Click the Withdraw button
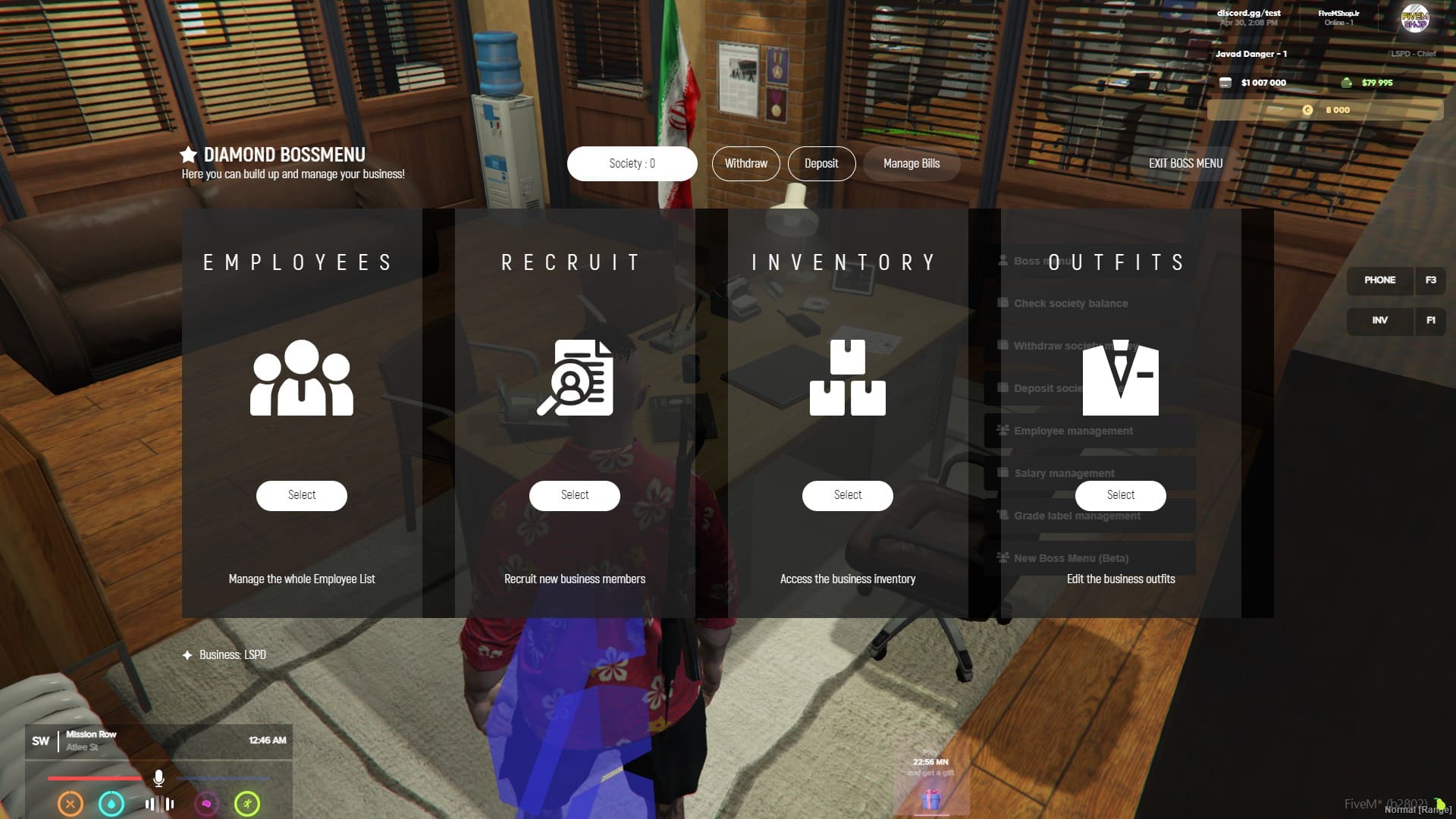 745,164
